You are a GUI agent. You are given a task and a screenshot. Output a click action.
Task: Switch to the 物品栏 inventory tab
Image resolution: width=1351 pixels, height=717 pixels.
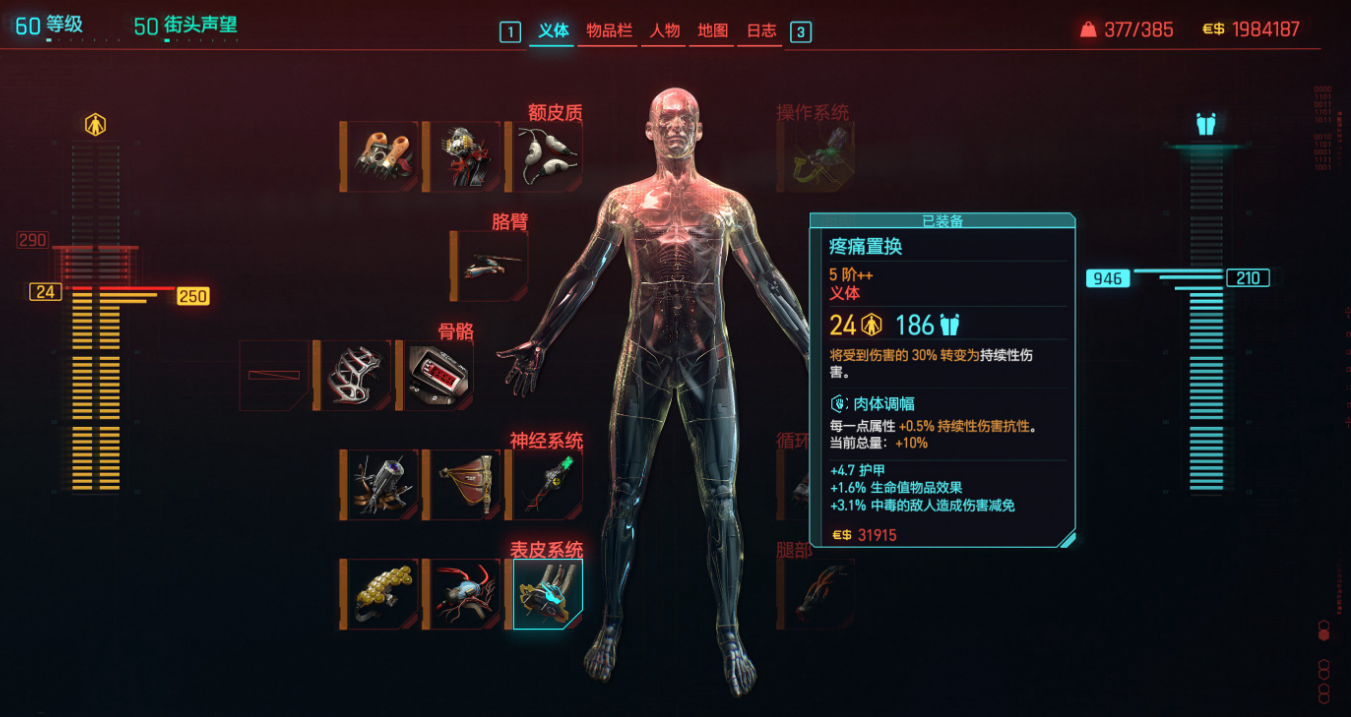point(609,31)
